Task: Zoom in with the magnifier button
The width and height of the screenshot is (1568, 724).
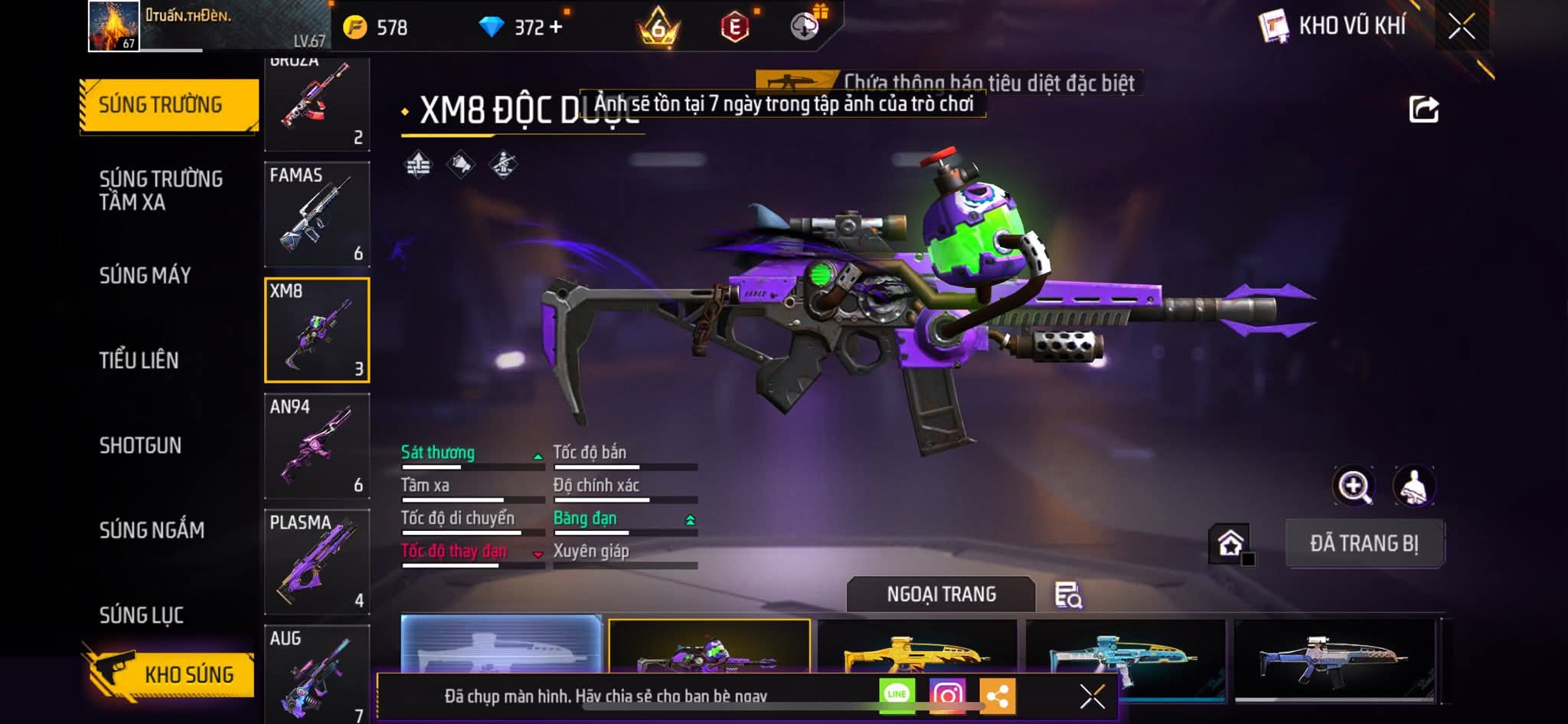Action: click(1354, 486)
